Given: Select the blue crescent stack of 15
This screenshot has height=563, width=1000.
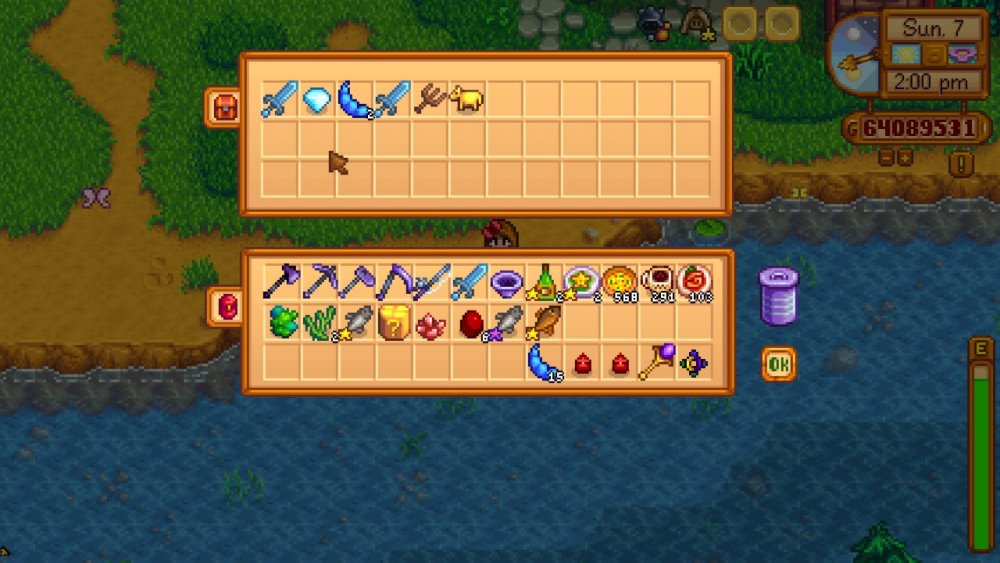Looking at the screenshot, I should click(x=543, y=361).
